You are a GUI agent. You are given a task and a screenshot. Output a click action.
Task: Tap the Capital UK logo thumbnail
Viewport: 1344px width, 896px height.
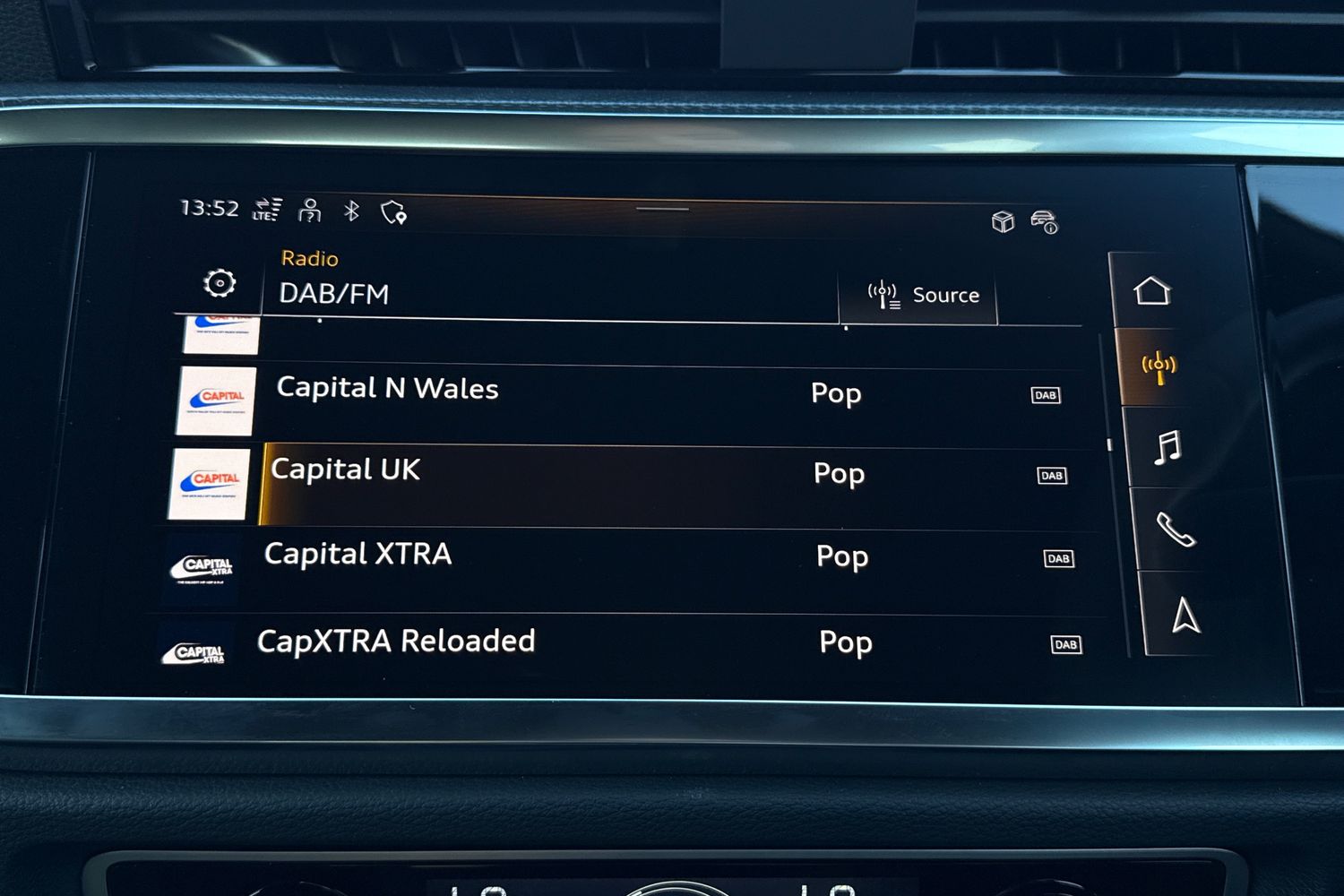[211, 483]
